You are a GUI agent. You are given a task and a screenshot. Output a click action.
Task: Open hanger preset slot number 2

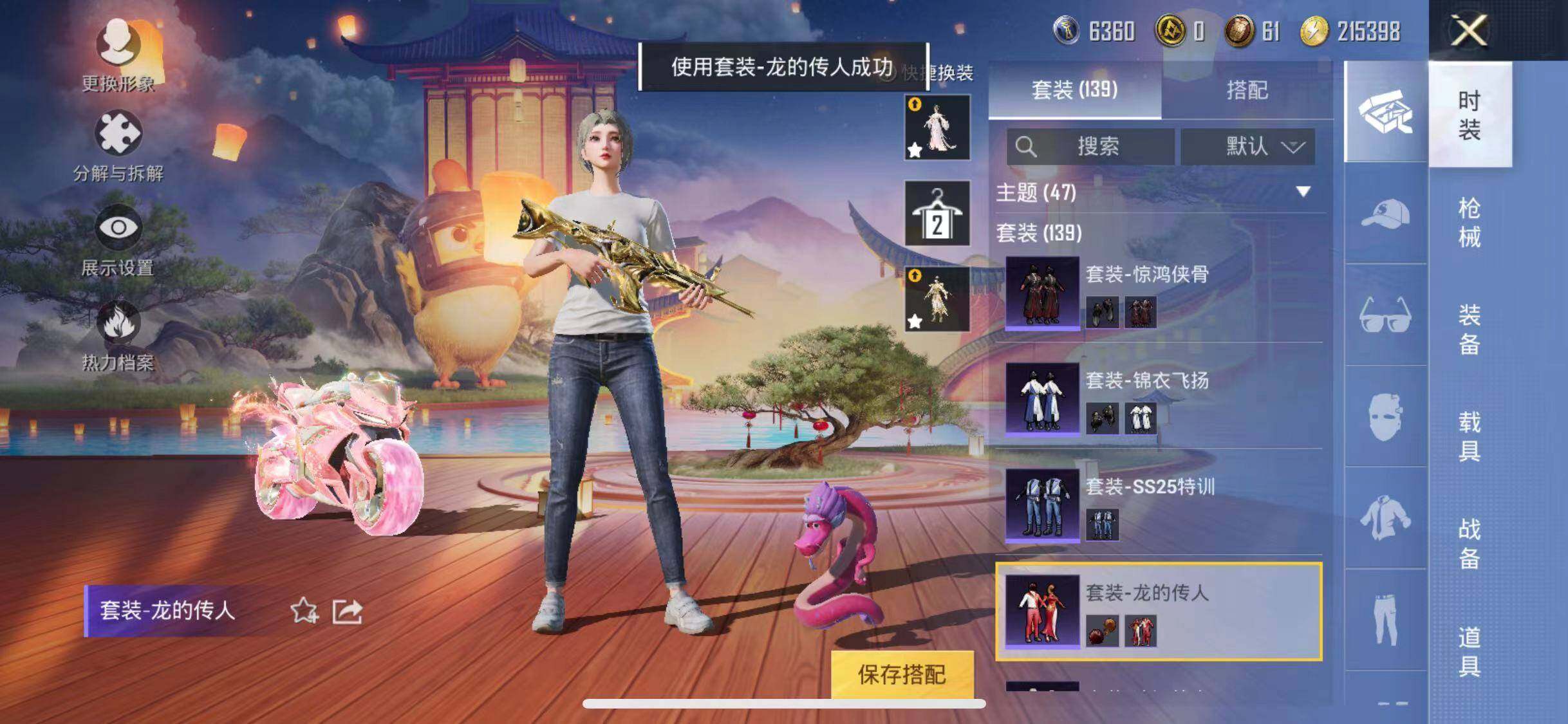point(937,214)
